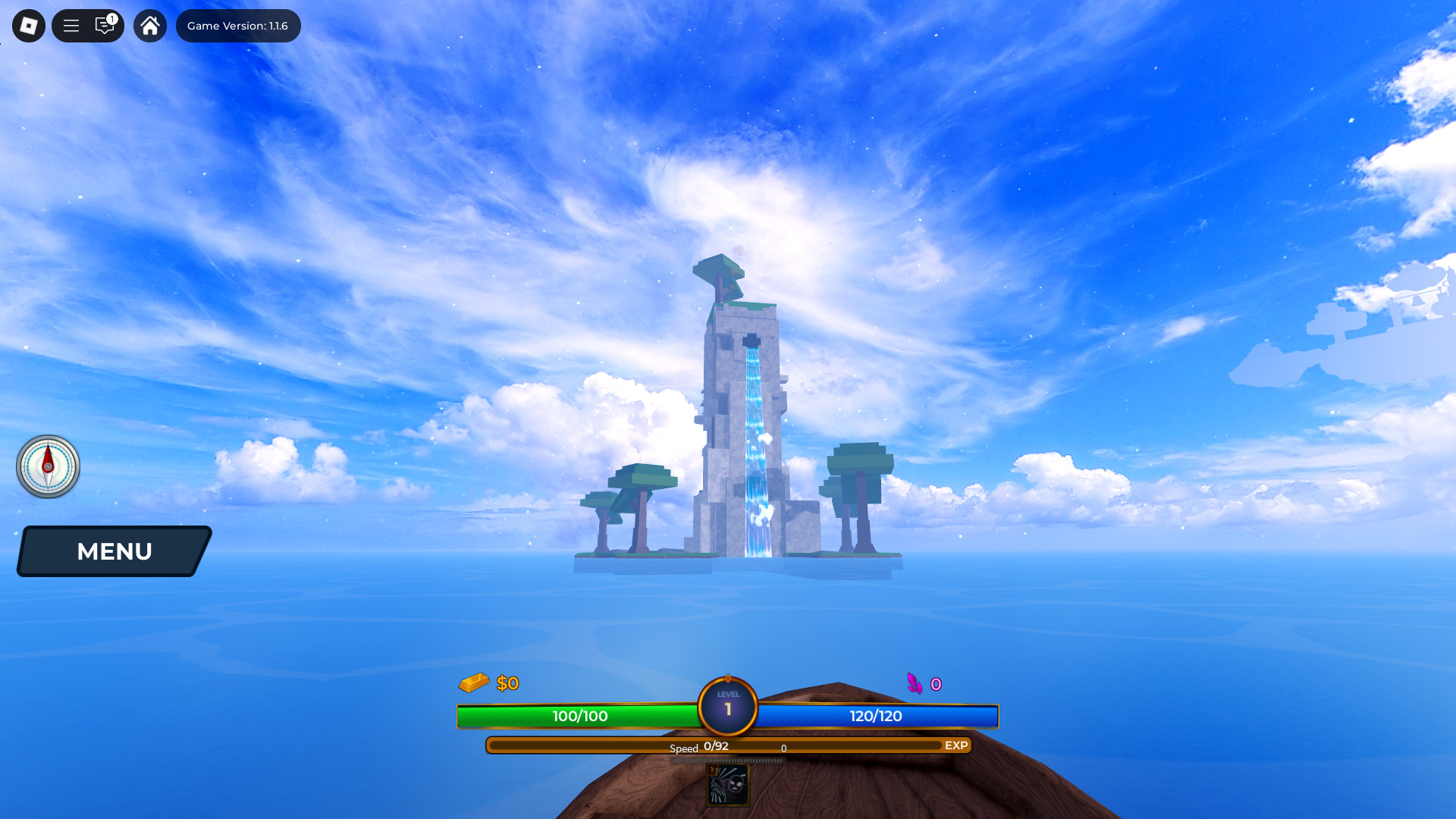Screen dimensions: 1456x819
Task: Click the home house button
Action: click(150, 26)
